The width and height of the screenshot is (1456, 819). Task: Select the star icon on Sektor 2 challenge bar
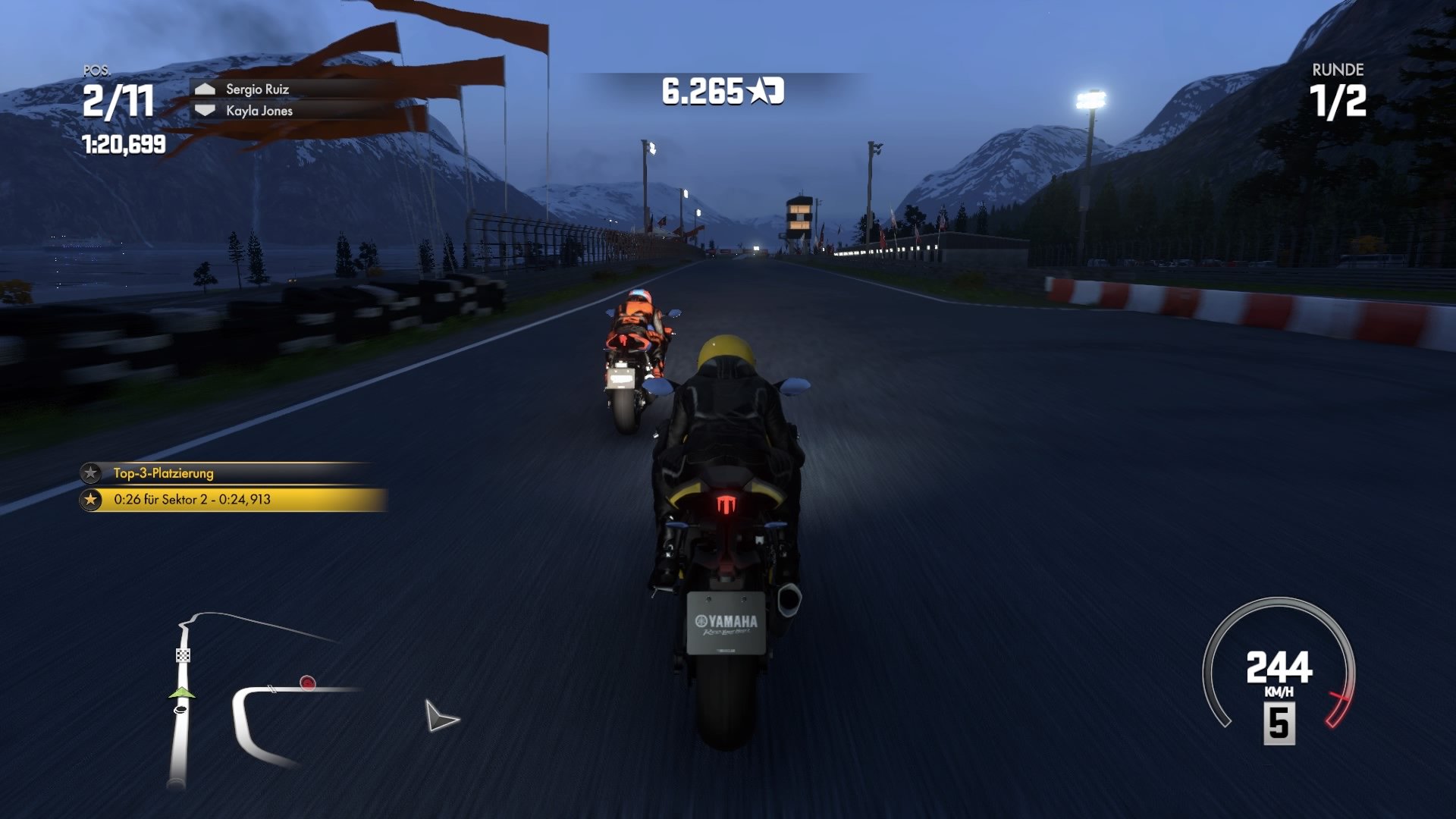(90, 499)
